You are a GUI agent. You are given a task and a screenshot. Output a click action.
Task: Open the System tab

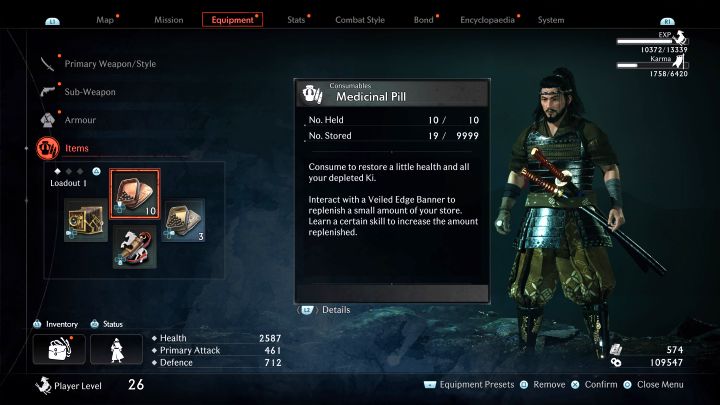pos(551,20)
